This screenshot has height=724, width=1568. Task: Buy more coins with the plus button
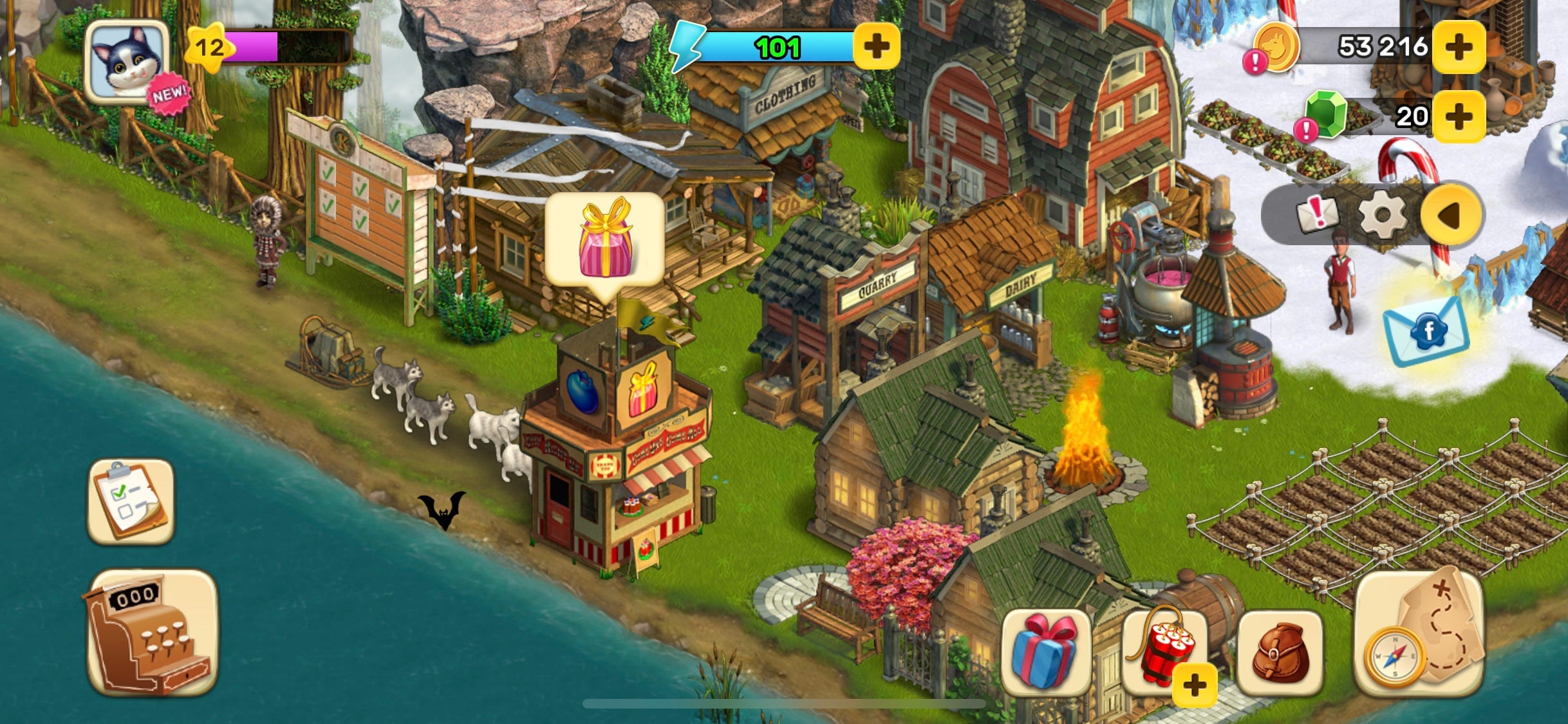(x=1459, y=46)
